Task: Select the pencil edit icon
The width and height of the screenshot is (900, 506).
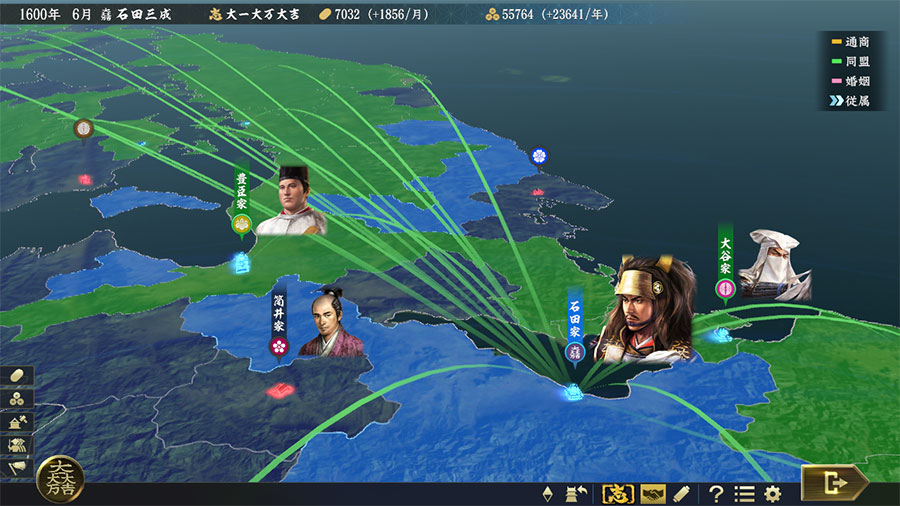Action: [682, 493]
